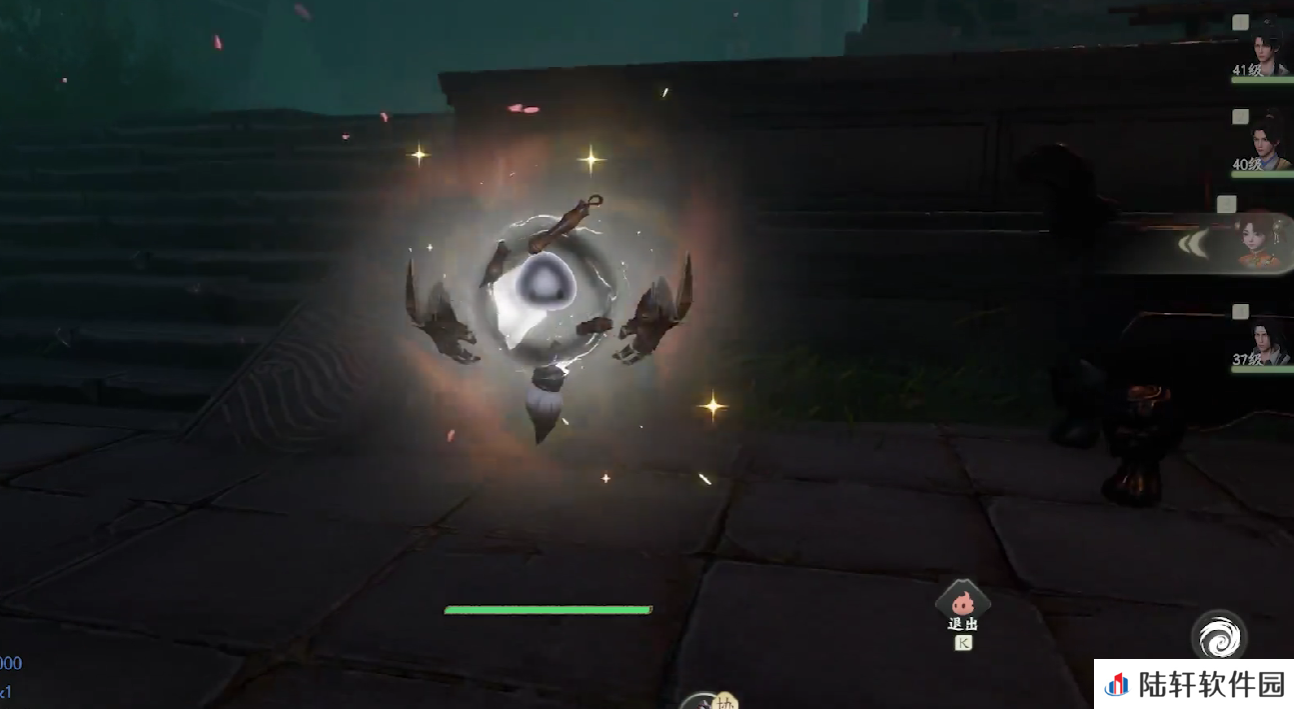The width and height of the screenshot is (1294, 709).
Task: Select the level 41 party member portrait
Action: point(1270,53)
